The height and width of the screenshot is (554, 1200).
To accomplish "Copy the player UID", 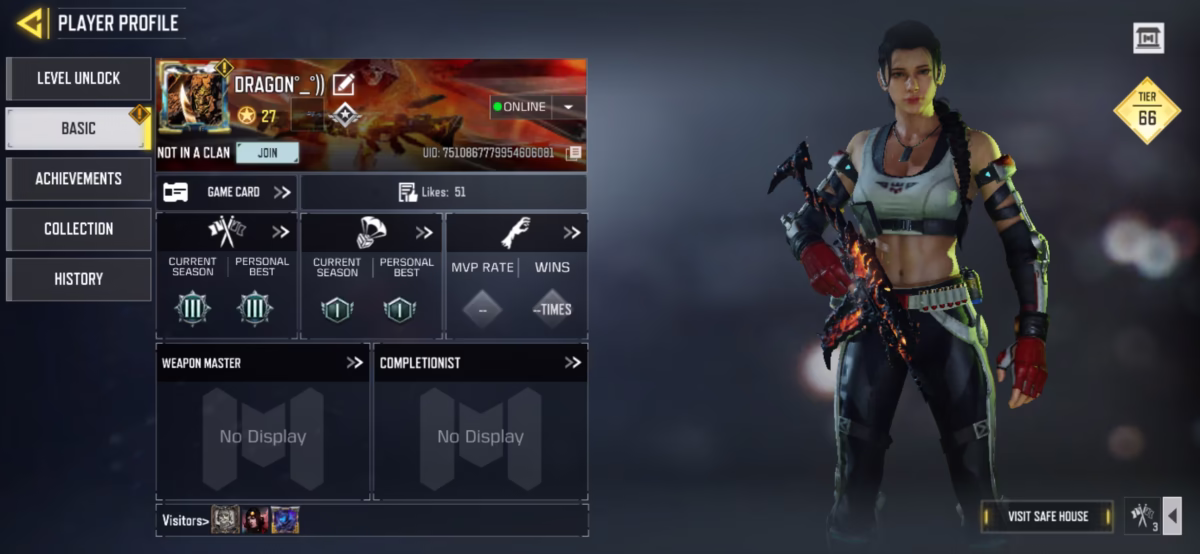I will click(x=574, y=153).
